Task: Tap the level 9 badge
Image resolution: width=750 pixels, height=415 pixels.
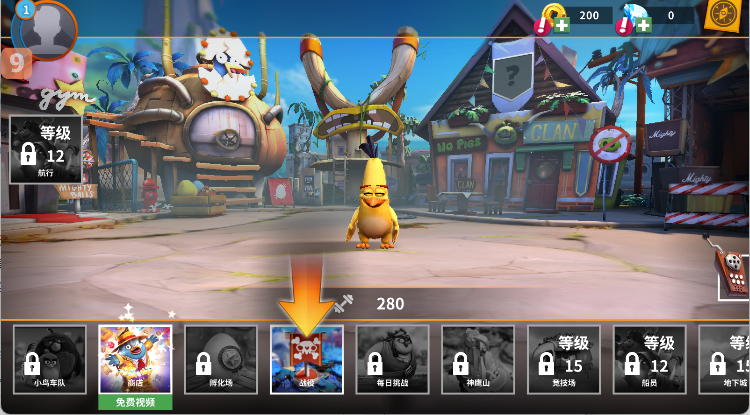Action: (x=17, y=64)
